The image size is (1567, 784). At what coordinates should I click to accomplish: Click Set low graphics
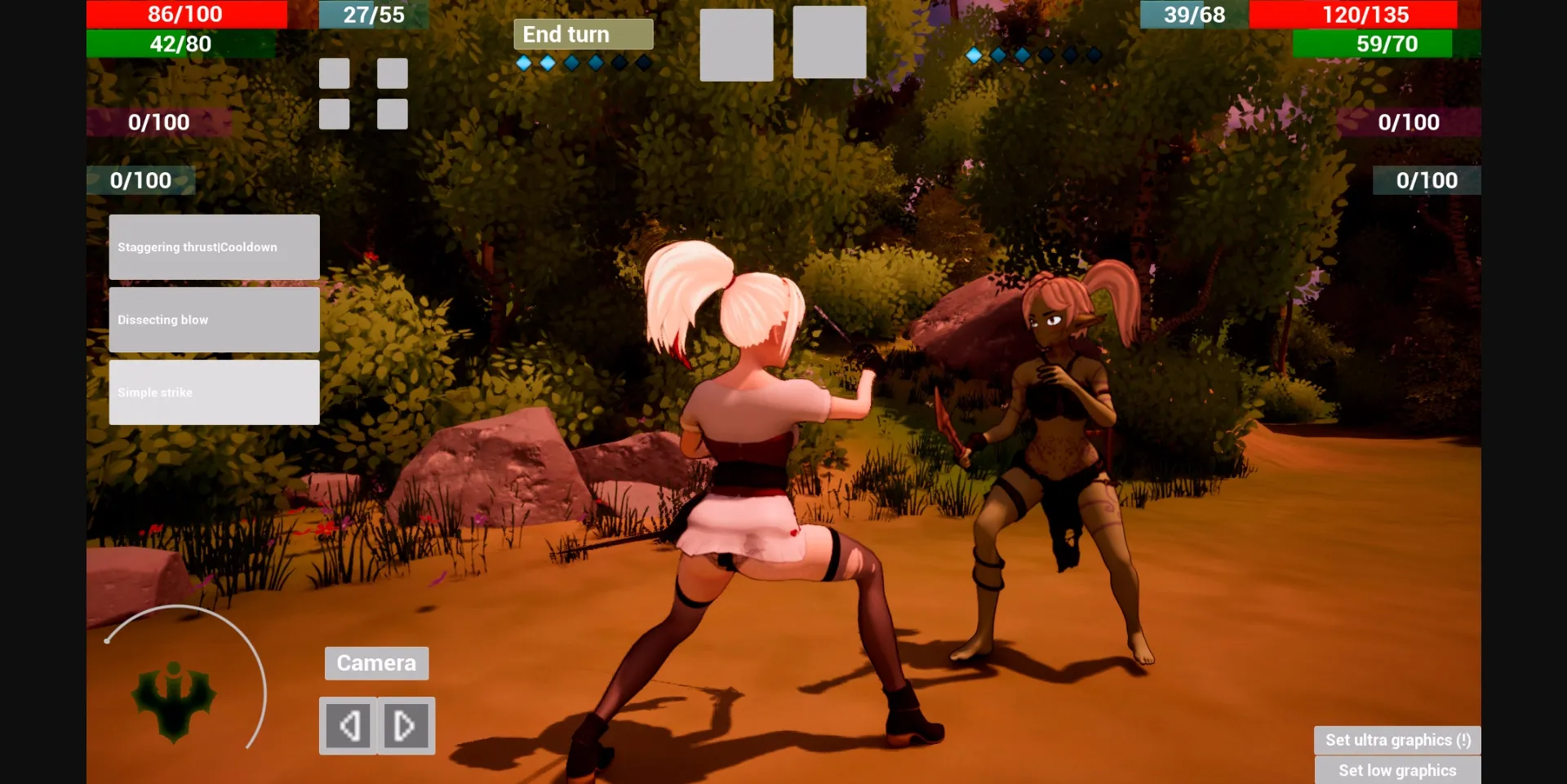[1397, 769]
